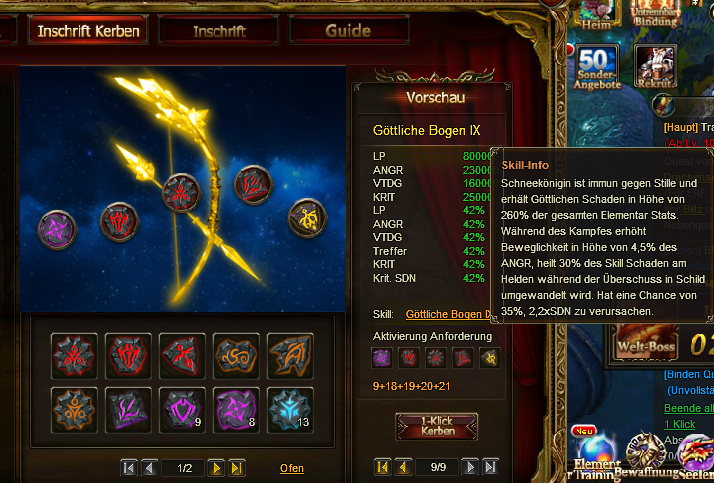714x483 pixels.
Task: Open the Rekrut icon
Action: 655,66
